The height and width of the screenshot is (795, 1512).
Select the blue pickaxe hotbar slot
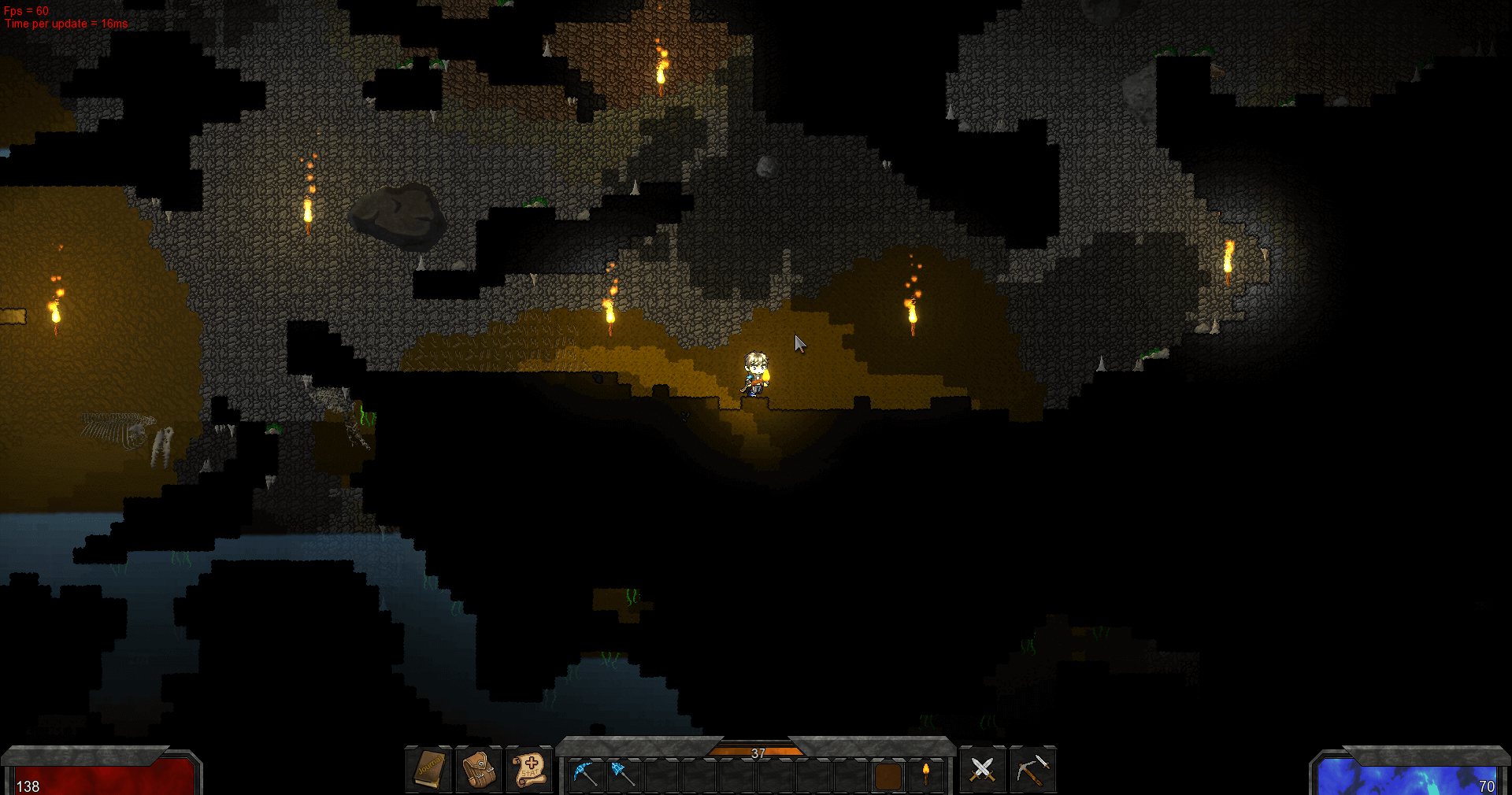pyautogui.click(x=585, y=774)
